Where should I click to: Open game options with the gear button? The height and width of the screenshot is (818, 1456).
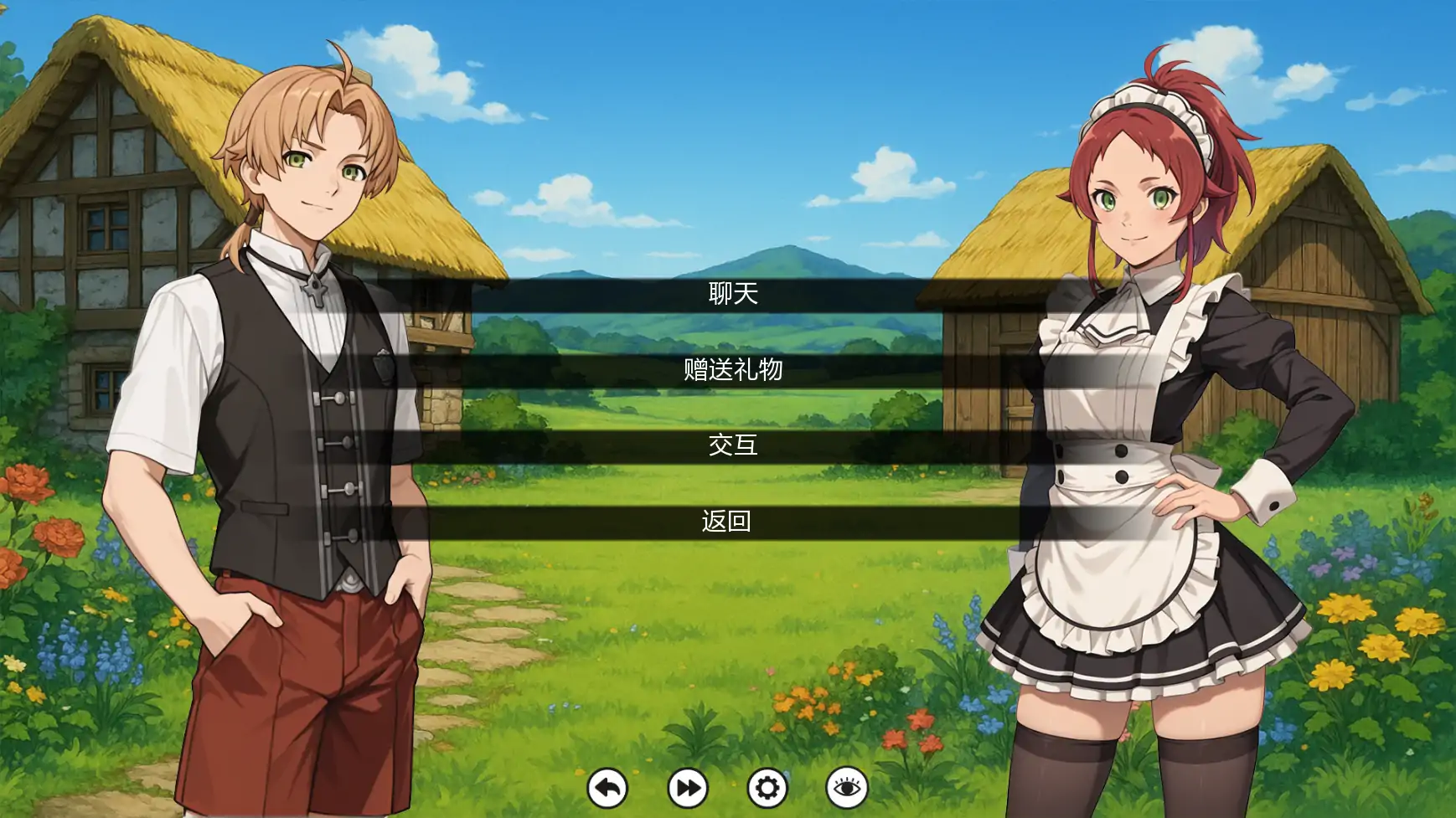767,787
